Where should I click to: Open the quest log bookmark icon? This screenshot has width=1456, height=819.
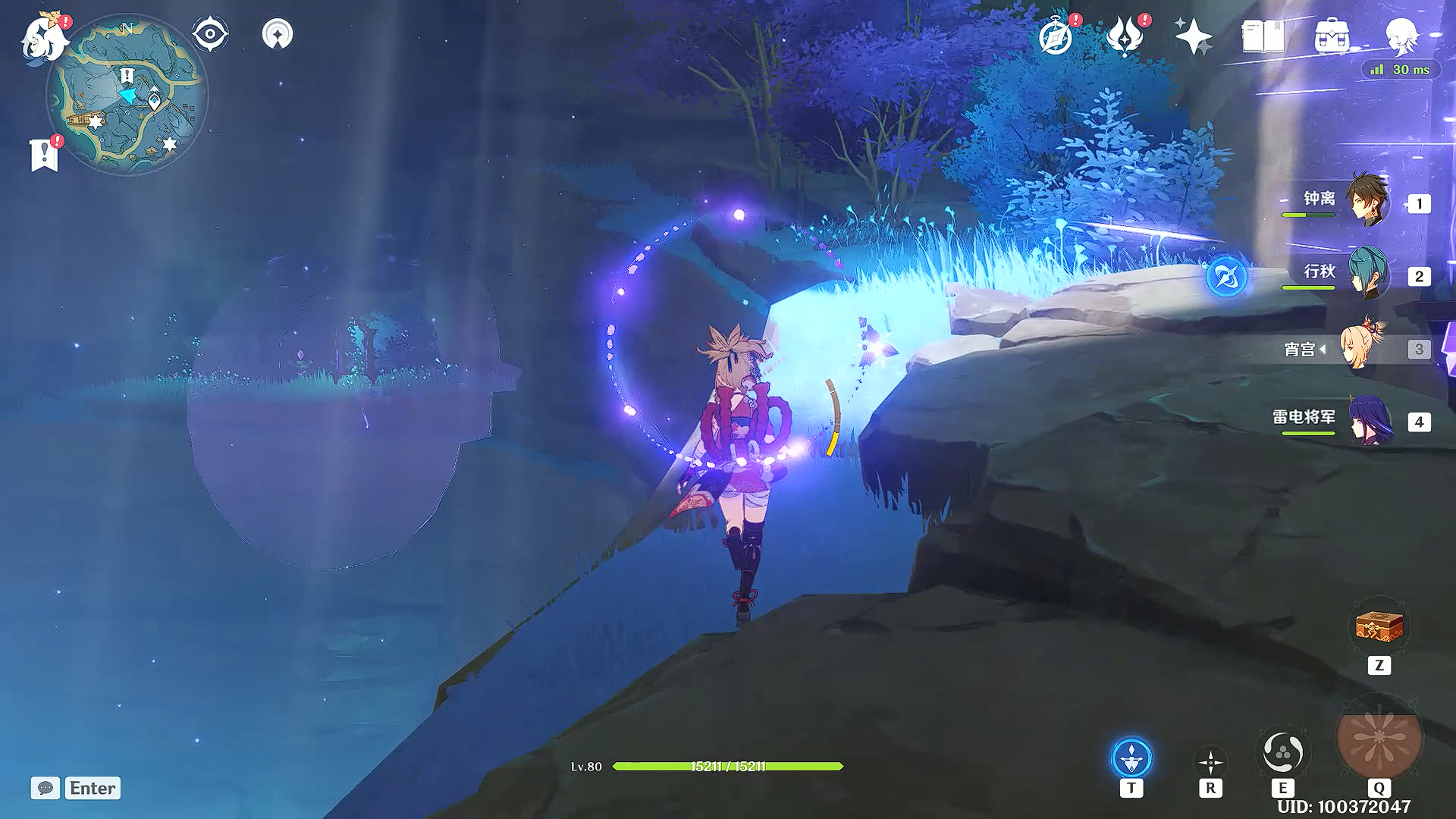44,155
